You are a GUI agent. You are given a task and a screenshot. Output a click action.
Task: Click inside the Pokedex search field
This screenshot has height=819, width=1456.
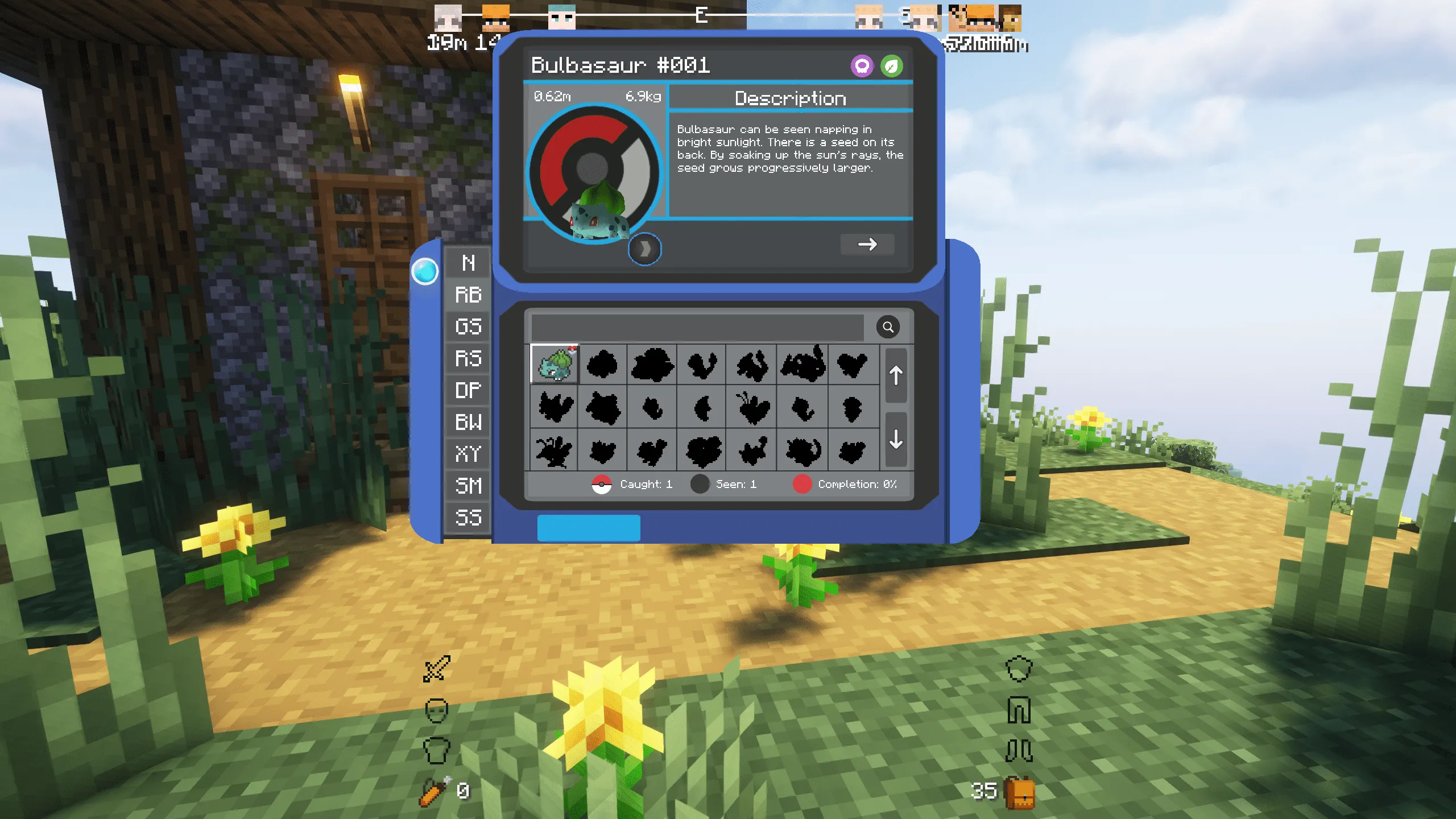694,327
